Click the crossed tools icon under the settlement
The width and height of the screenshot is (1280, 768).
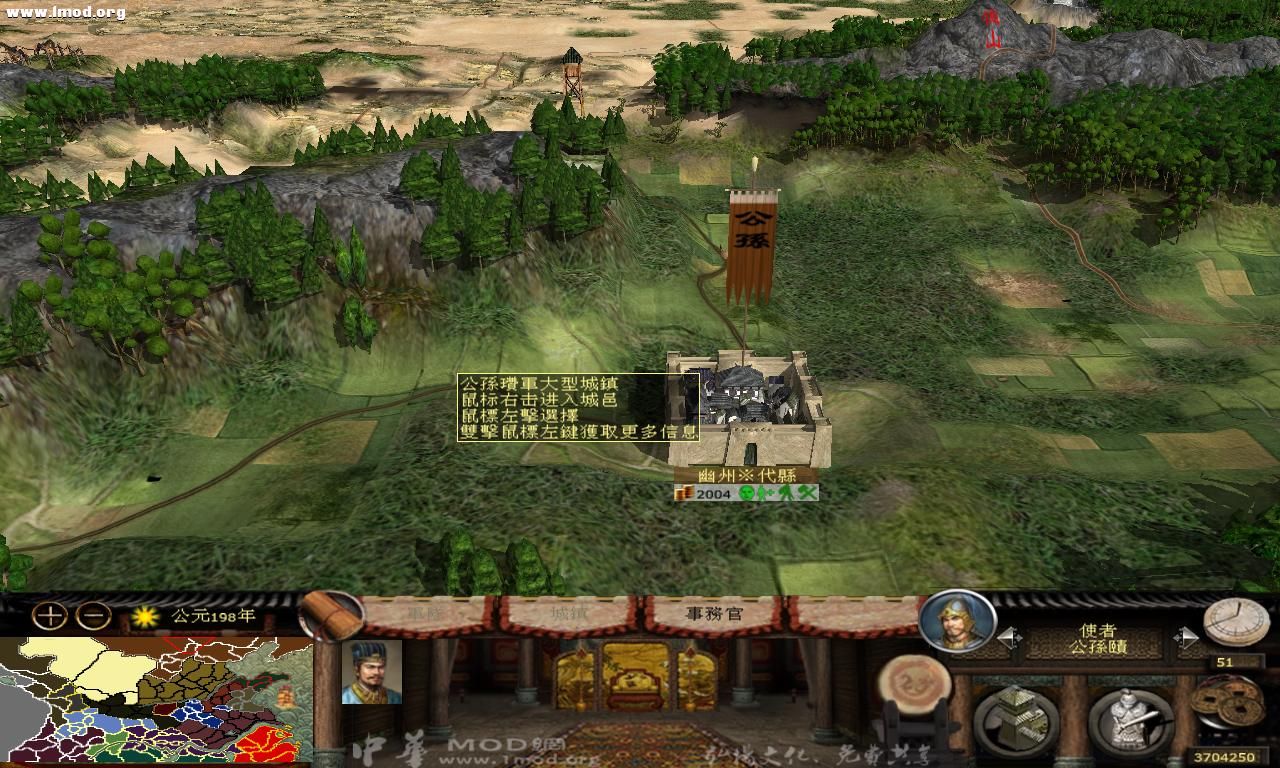[806, 493]
